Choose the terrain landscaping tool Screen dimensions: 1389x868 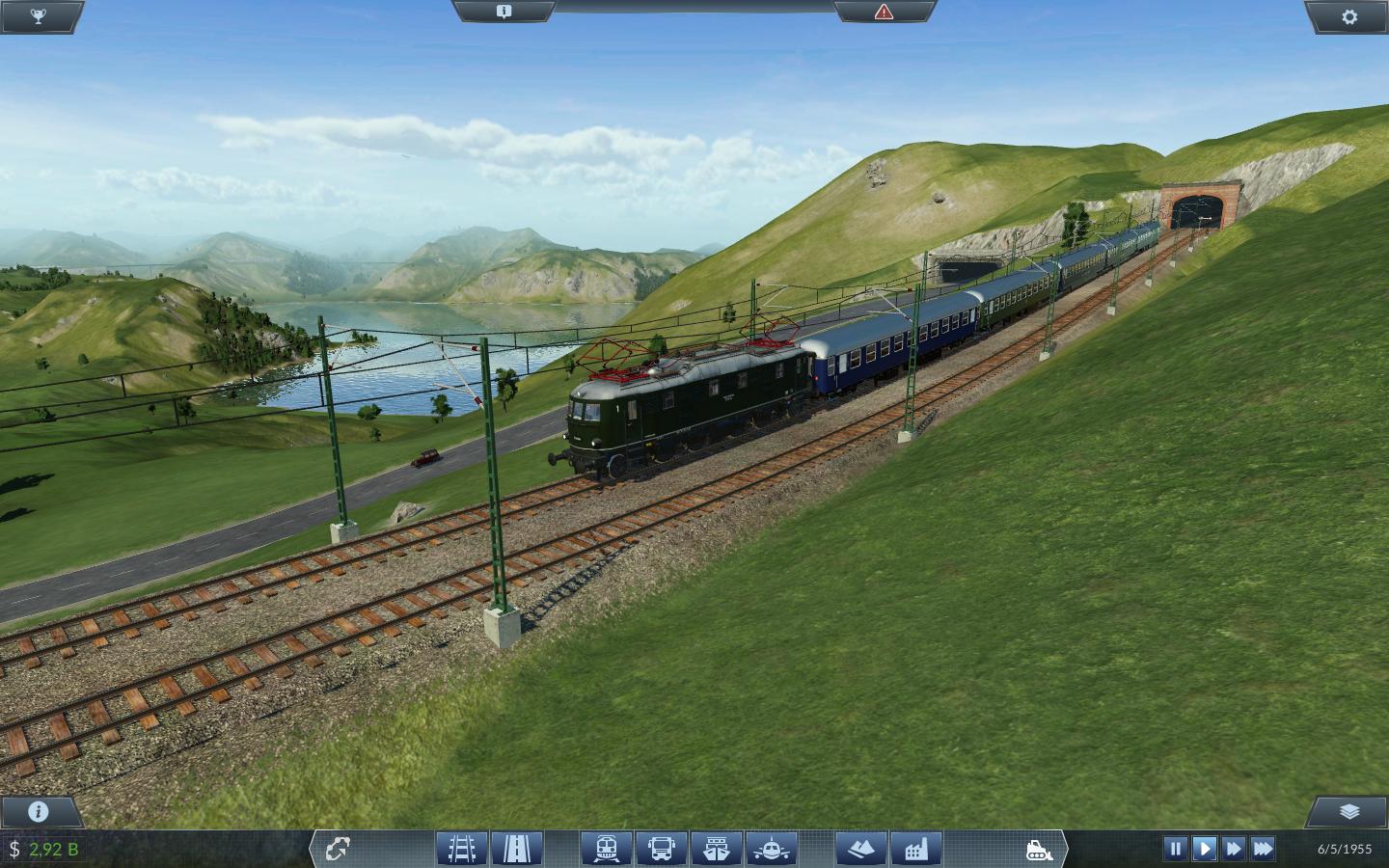861,849
